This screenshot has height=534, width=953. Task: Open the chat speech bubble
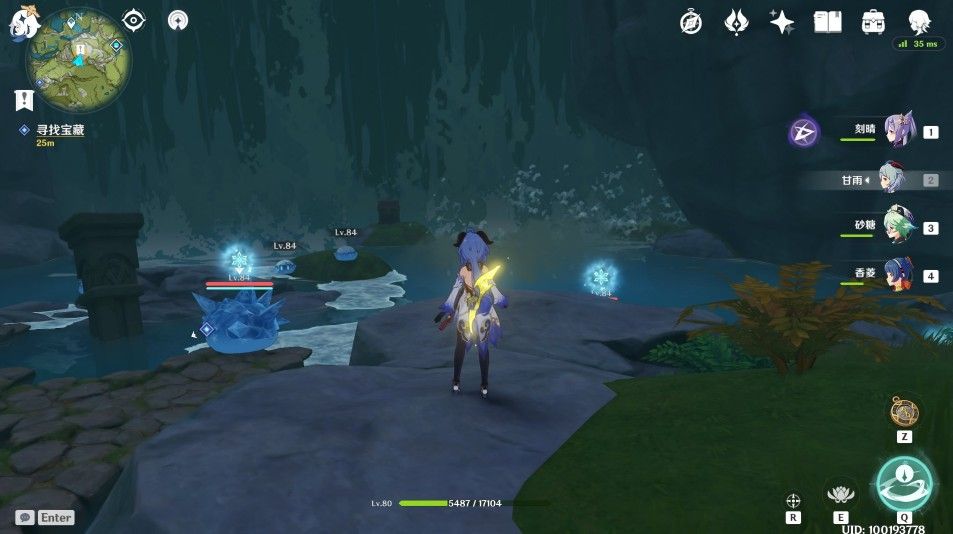point(25,517)
